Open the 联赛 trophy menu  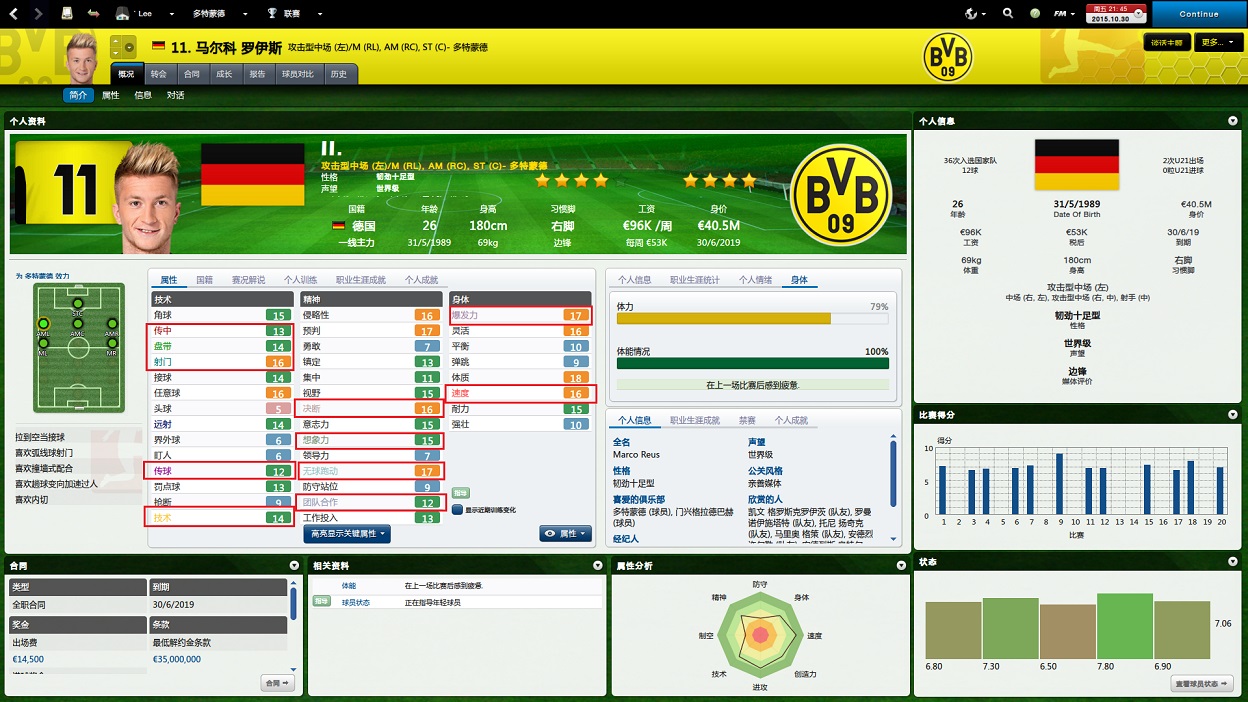pos(295,14)
